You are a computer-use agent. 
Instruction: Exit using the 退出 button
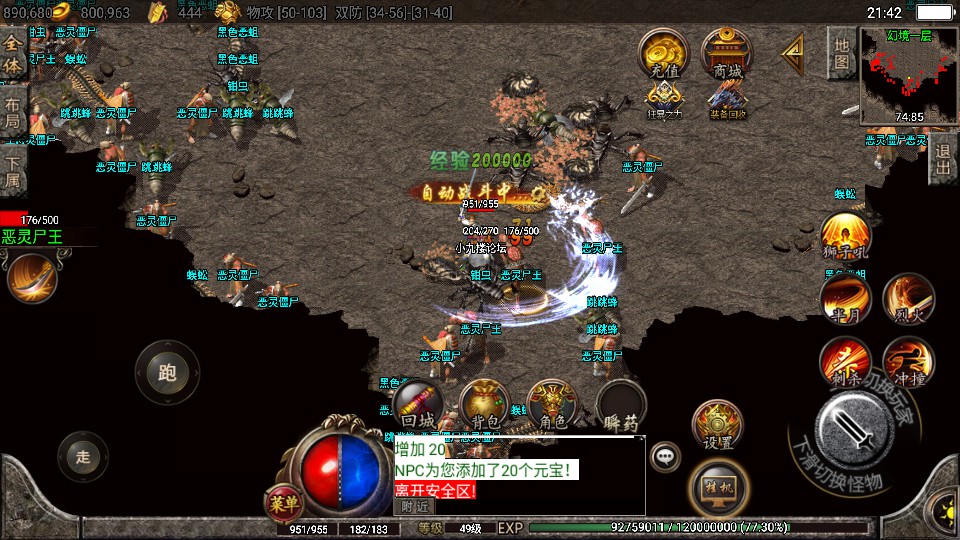[942, 160]
